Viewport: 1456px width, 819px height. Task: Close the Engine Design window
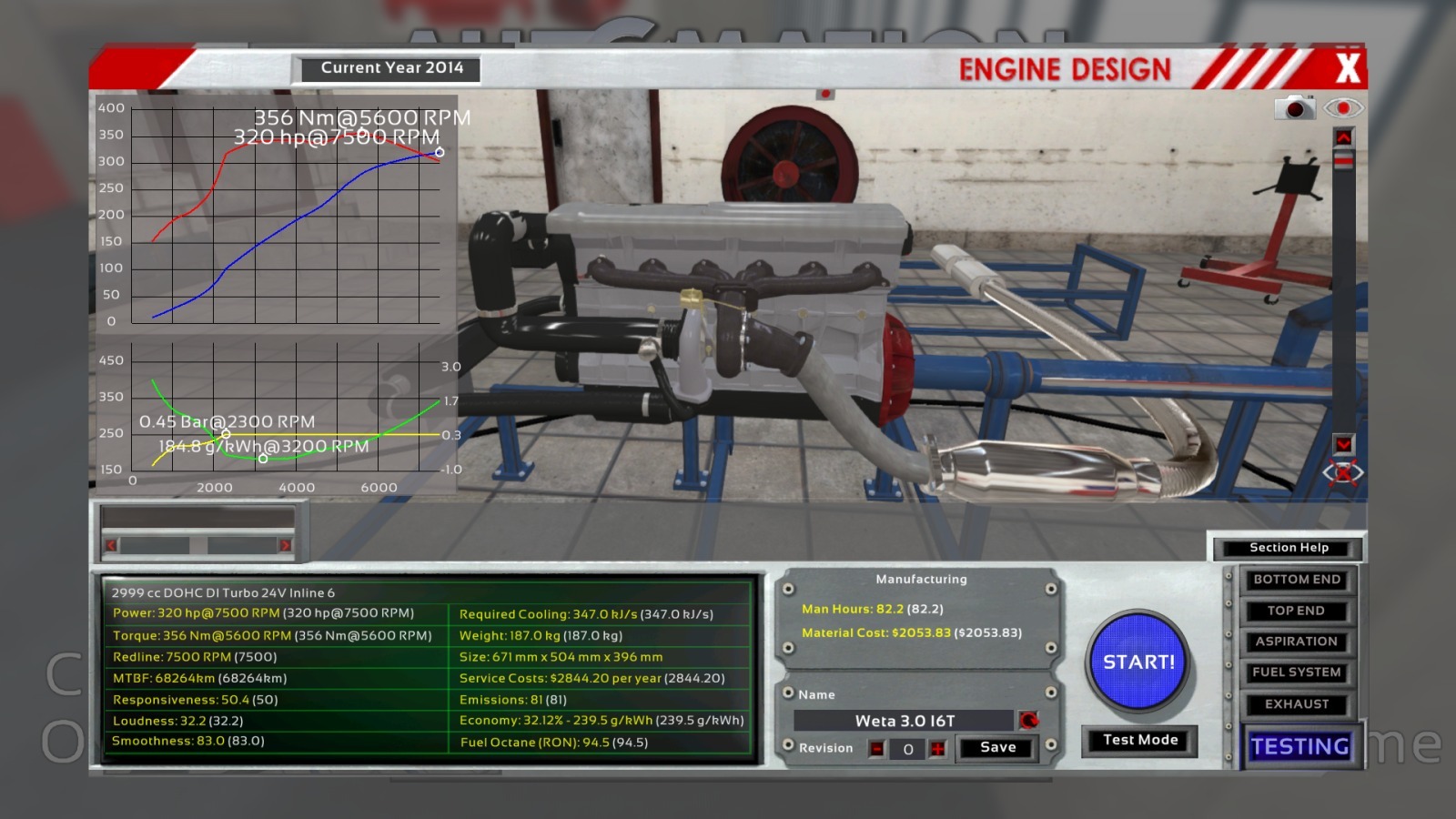pos(1347,68)
